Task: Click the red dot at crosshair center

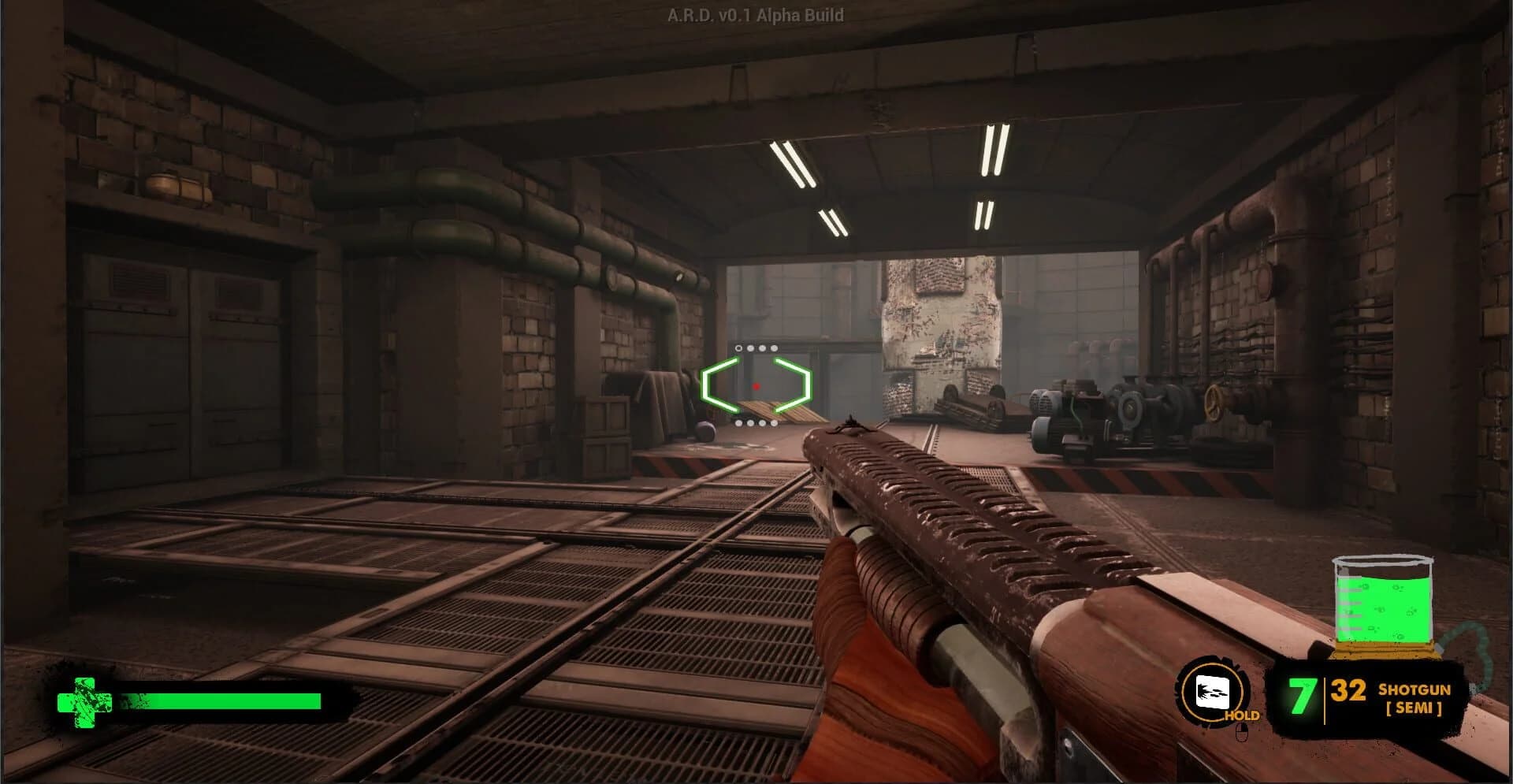Action: point(756,386)
